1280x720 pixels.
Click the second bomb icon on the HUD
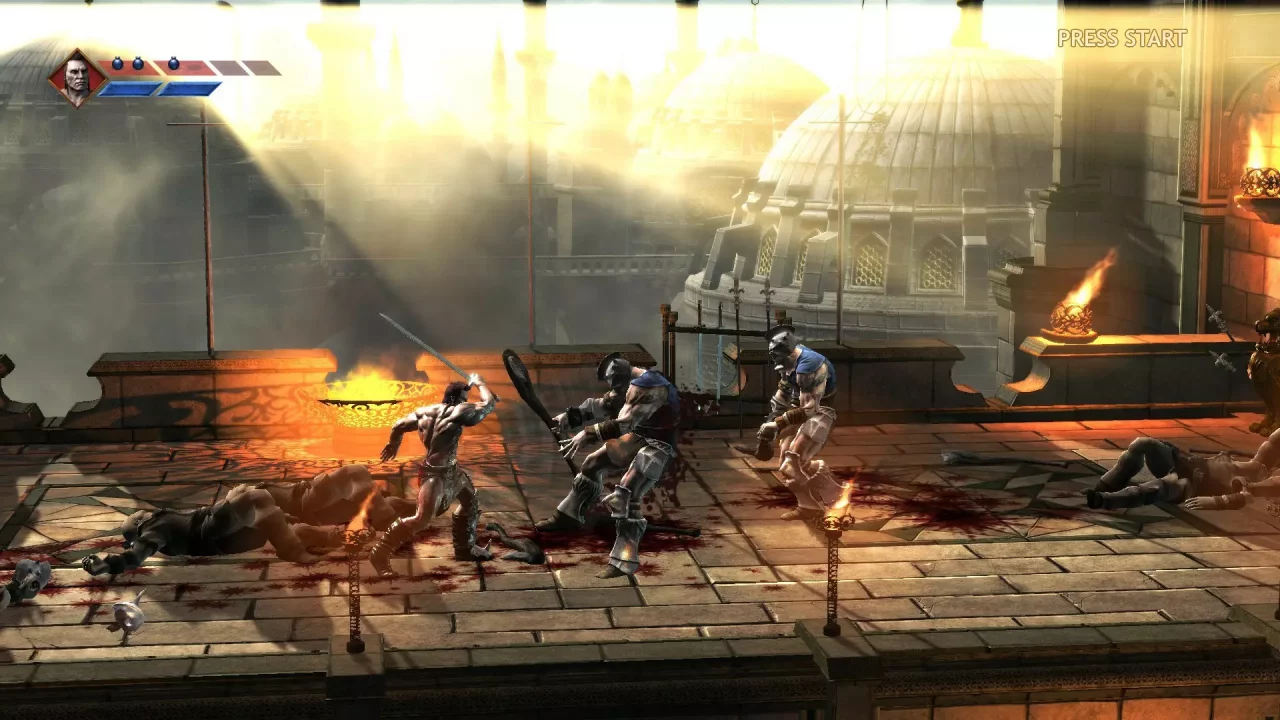[x=138, y=62]
